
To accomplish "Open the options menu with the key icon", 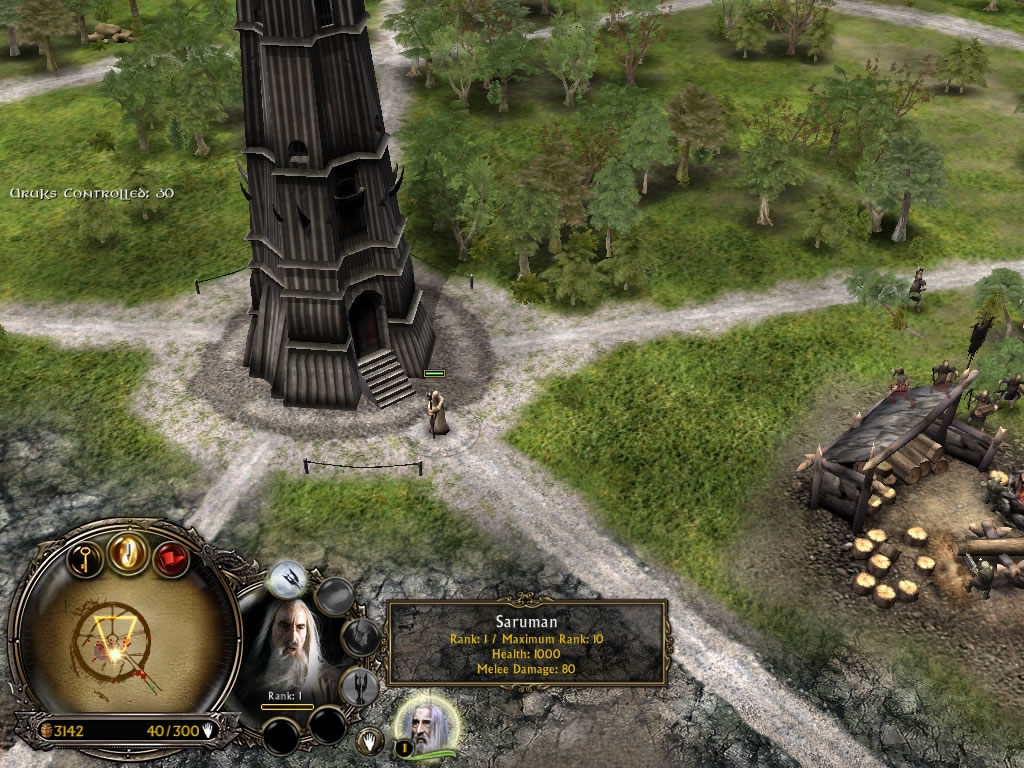I will point(87,555).
